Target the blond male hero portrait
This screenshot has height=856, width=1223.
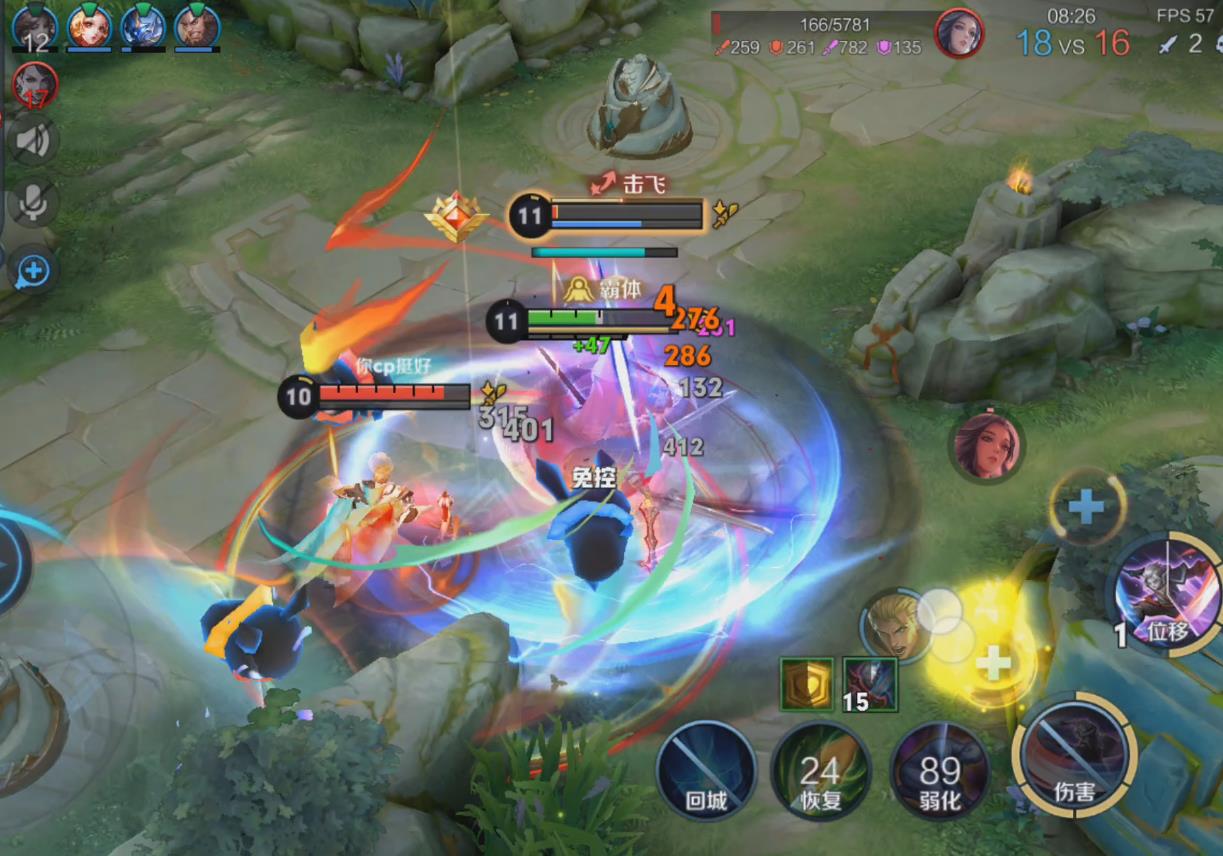(891, 626)
